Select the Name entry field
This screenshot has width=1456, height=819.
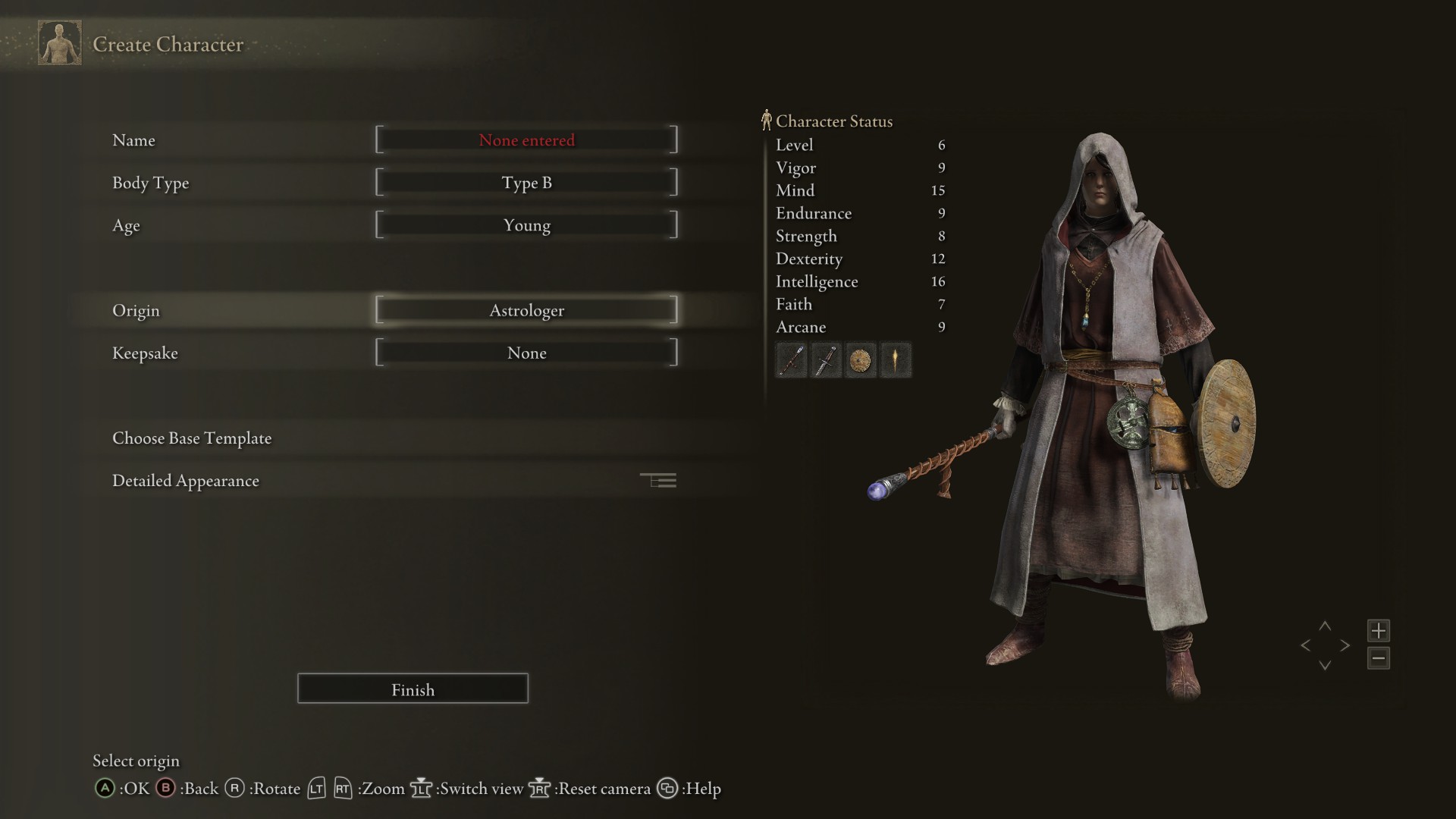point(526,140)
